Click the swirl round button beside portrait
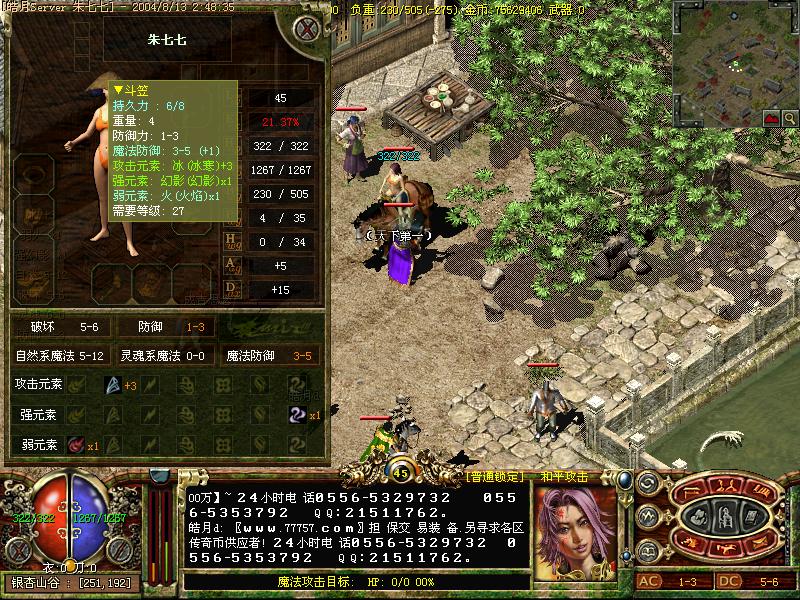The height and width of the screenshot is (600, 800). tap(647, 484)
